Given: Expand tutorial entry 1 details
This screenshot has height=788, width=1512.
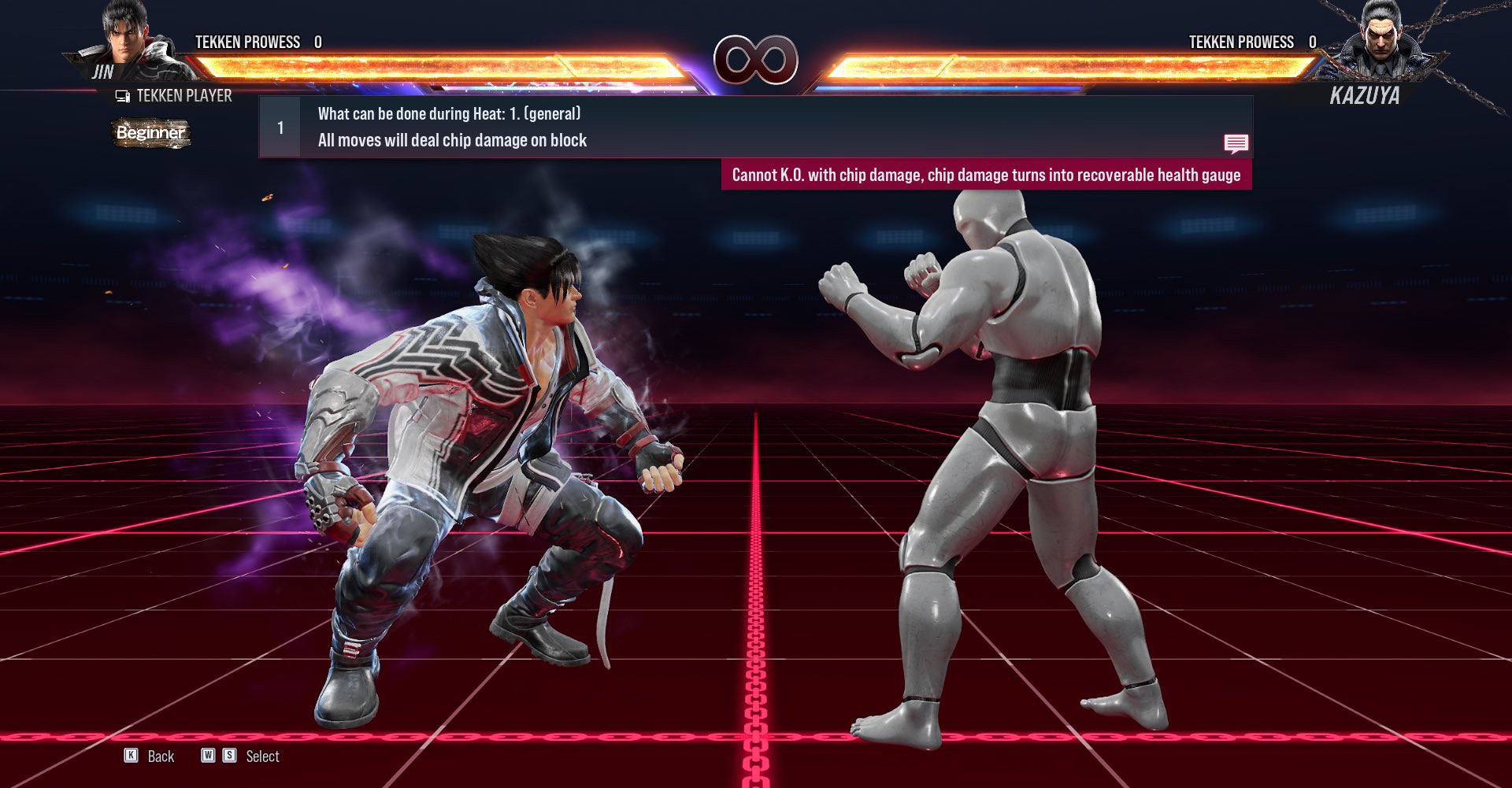Looking at the screenshot, I should [x=280, y=128].
